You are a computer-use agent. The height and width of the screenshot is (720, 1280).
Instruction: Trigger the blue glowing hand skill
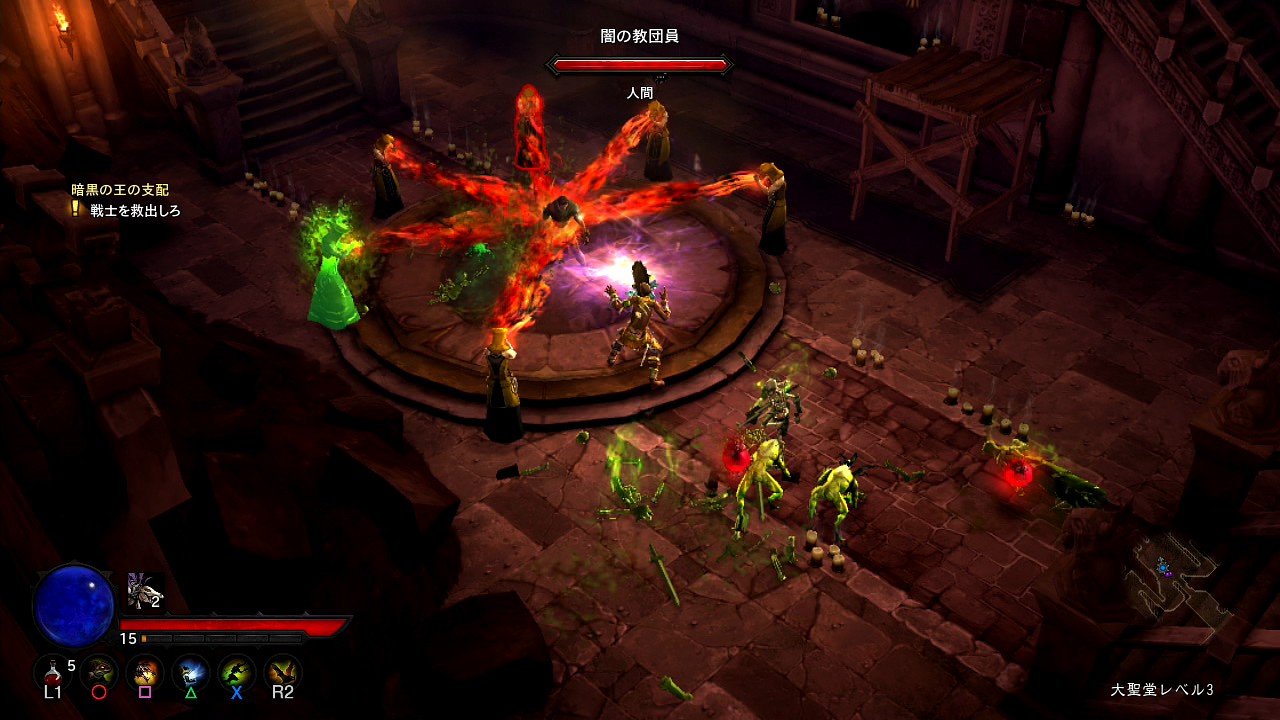[191, 671]
